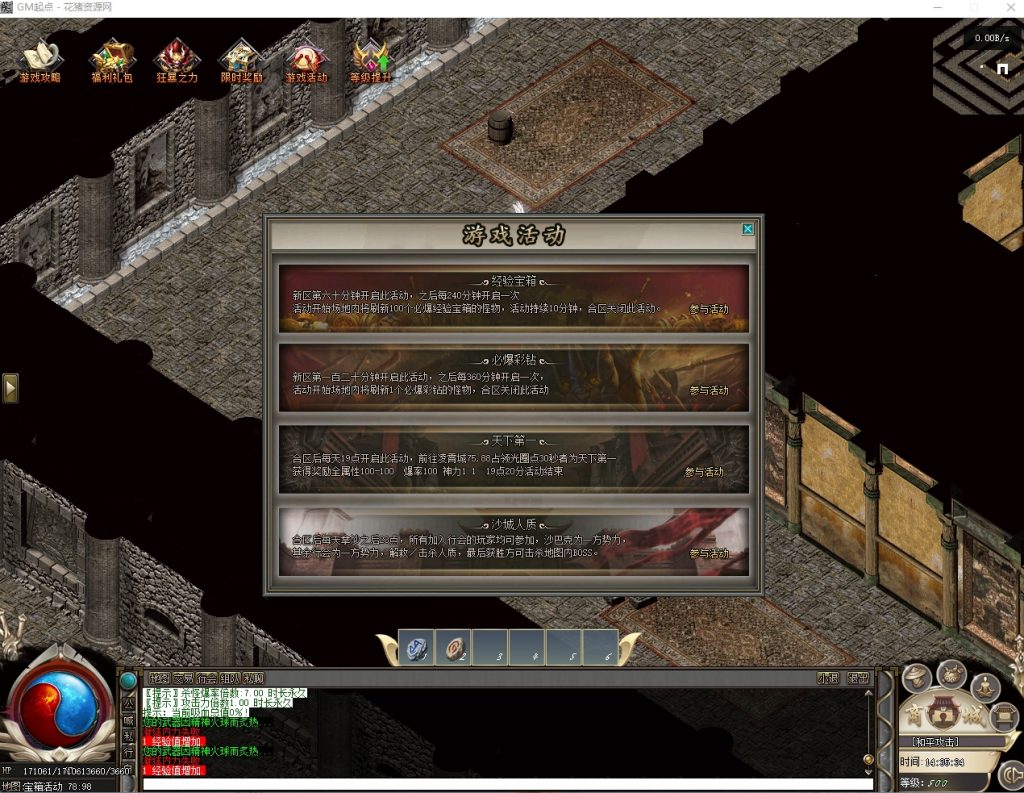Open the 福利礼包 treasure chest icon

(x=110, y=60)
